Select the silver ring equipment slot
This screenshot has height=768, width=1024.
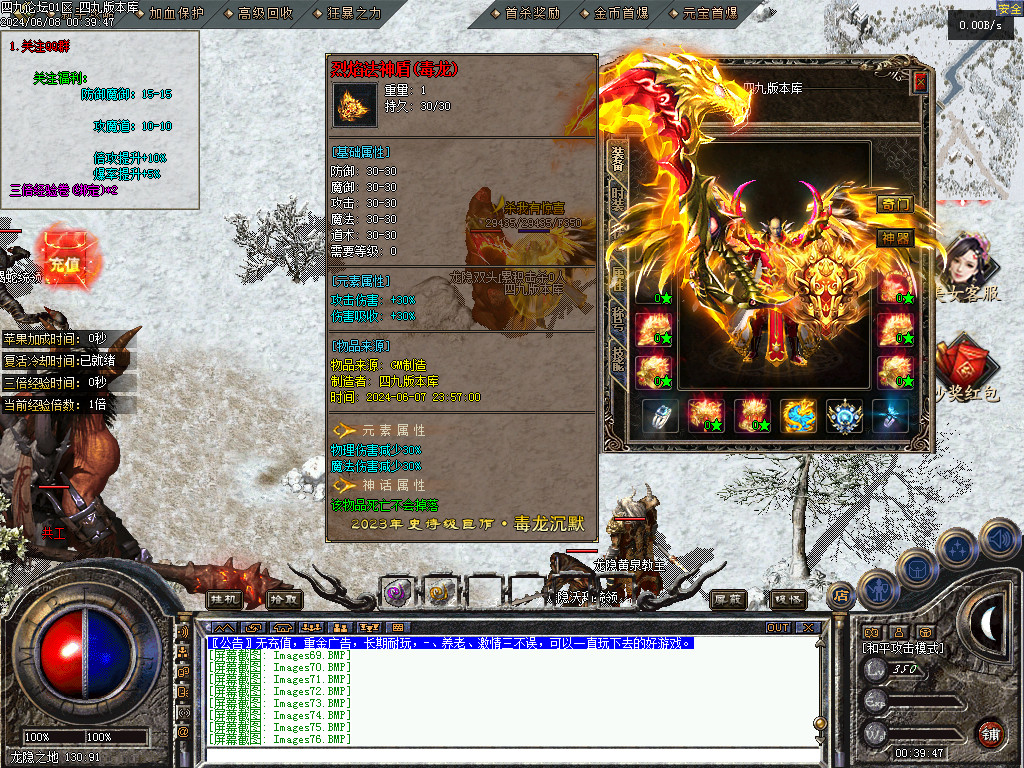661,416
